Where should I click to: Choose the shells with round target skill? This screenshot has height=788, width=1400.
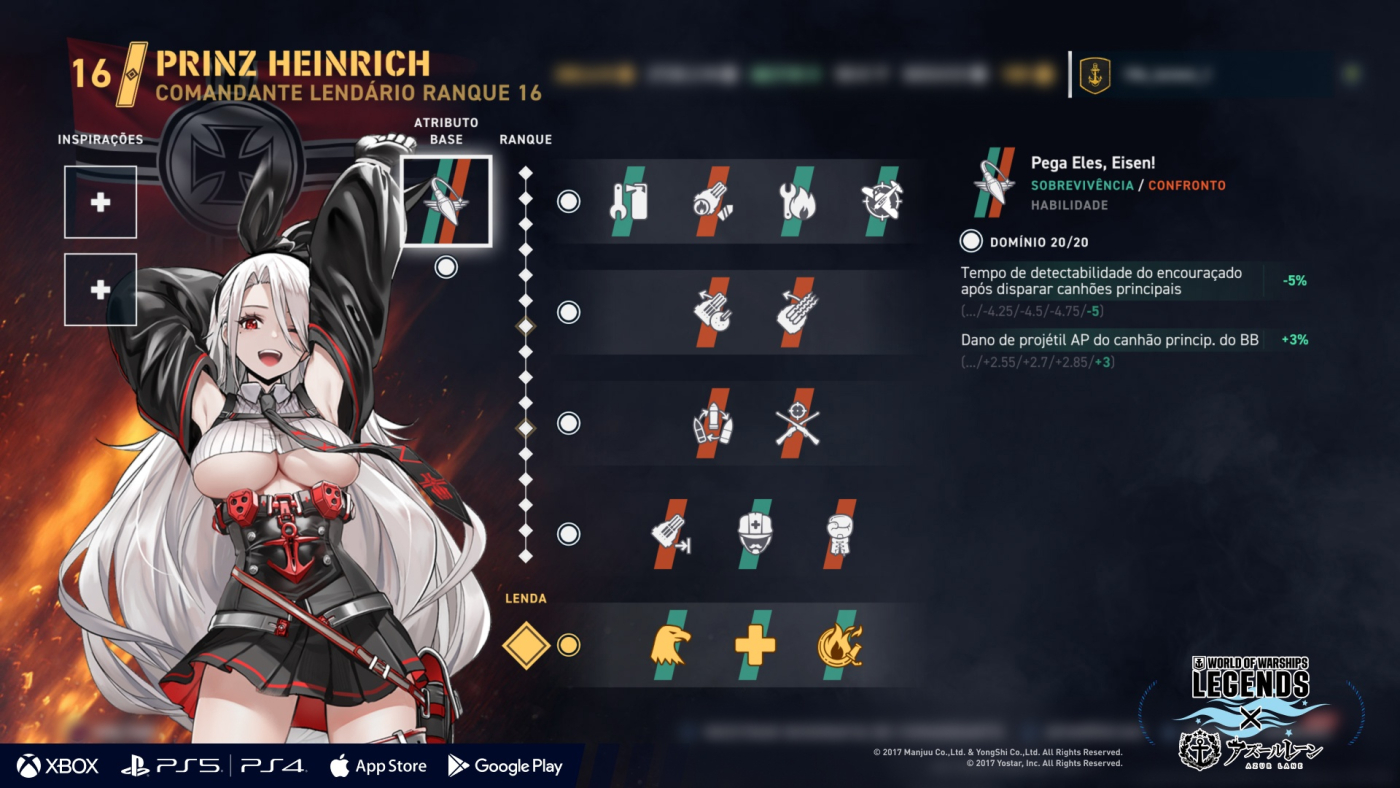(x=712, y=312)
